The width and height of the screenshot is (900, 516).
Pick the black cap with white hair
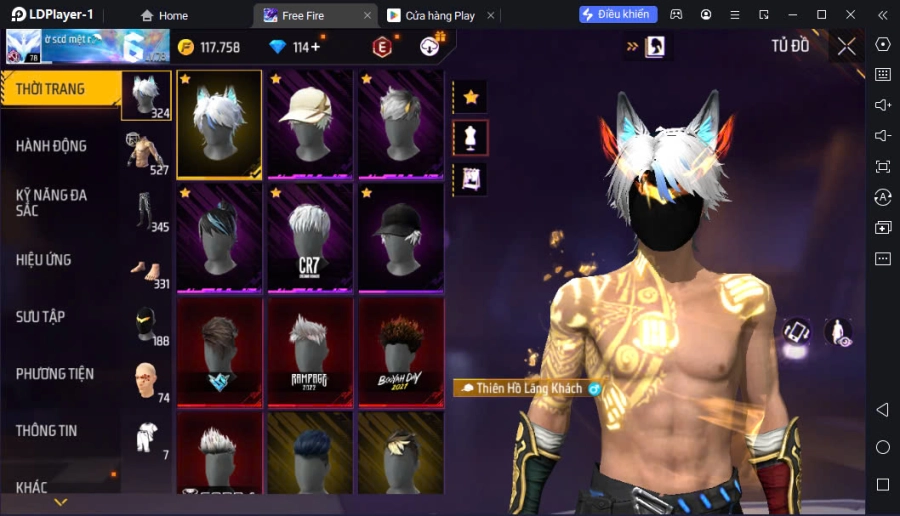pyautogui.click(x=400, y=238)
